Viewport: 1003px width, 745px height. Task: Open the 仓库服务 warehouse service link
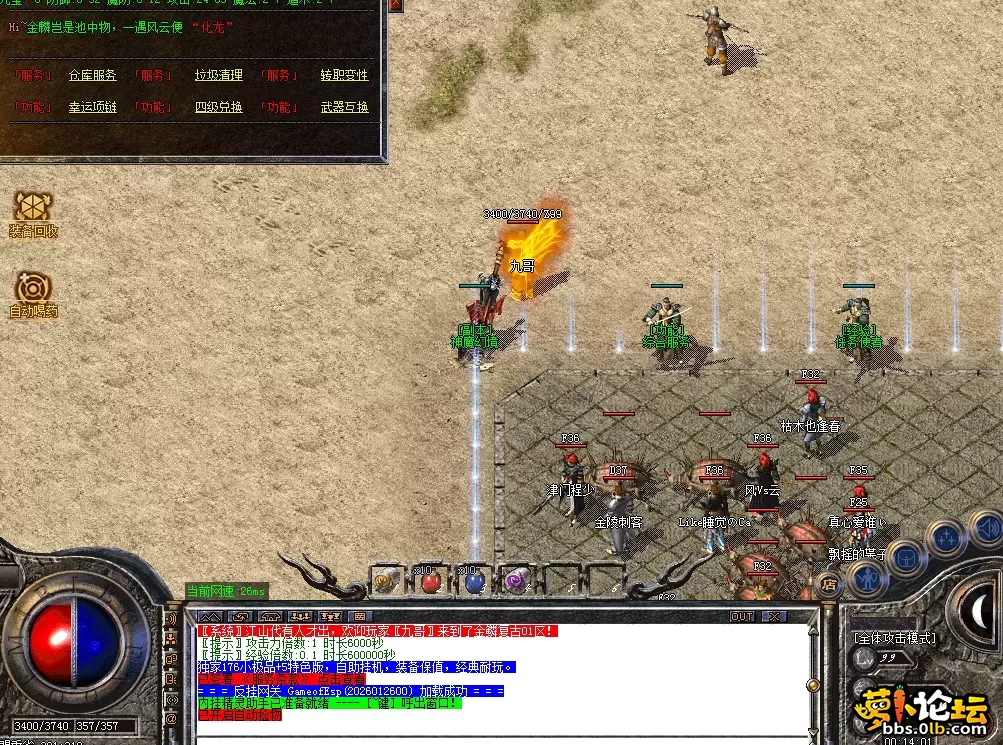[x=92, y=75]
